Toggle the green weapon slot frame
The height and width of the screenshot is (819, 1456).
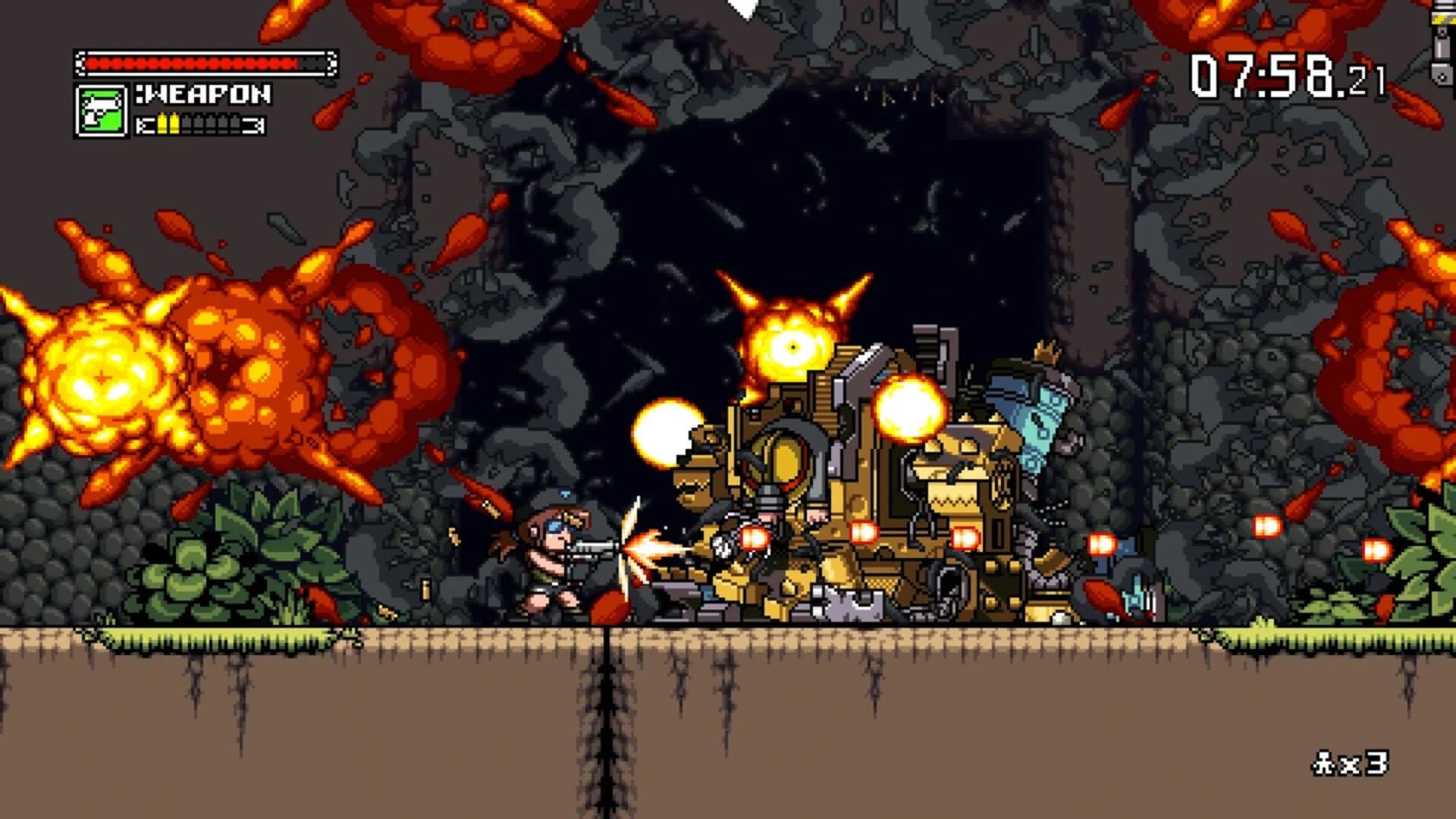[x=102, y=112]
